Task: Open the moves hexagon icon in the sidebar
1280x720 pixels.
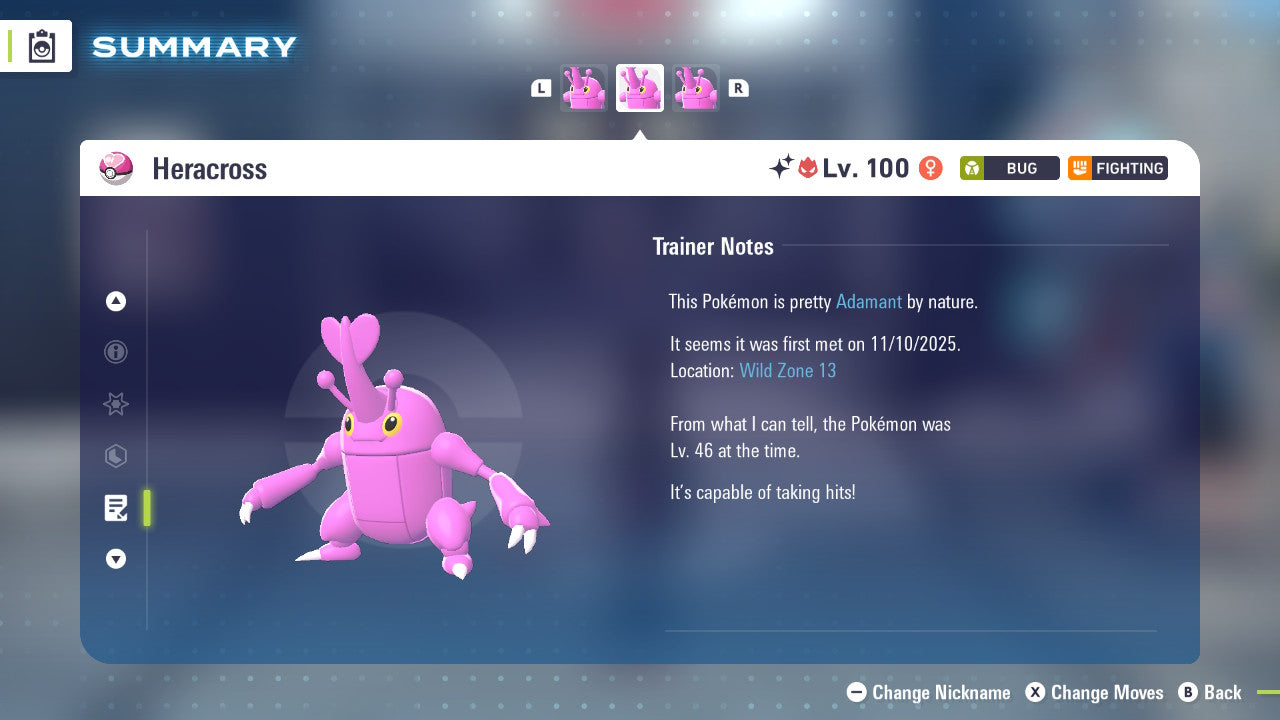Action: point(116,456)
